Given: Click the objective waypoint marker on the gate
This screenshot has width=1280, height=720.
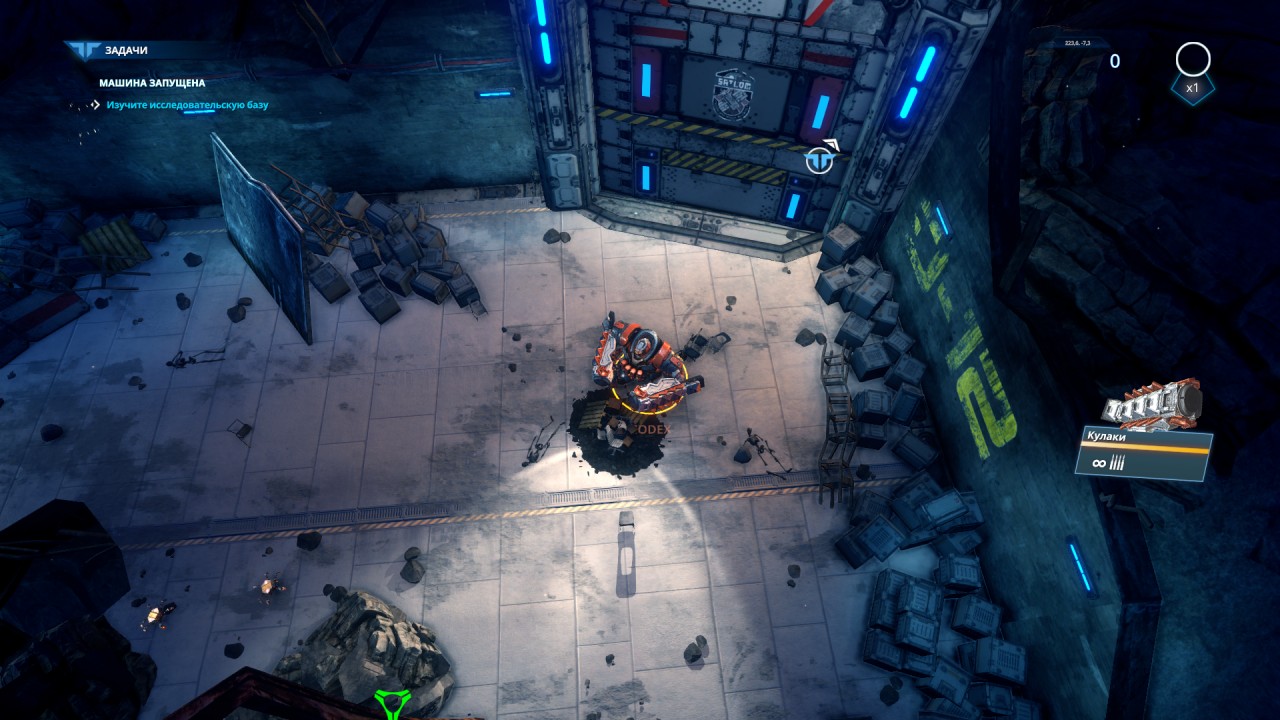Looking at the screenshot, I should 820,159.
